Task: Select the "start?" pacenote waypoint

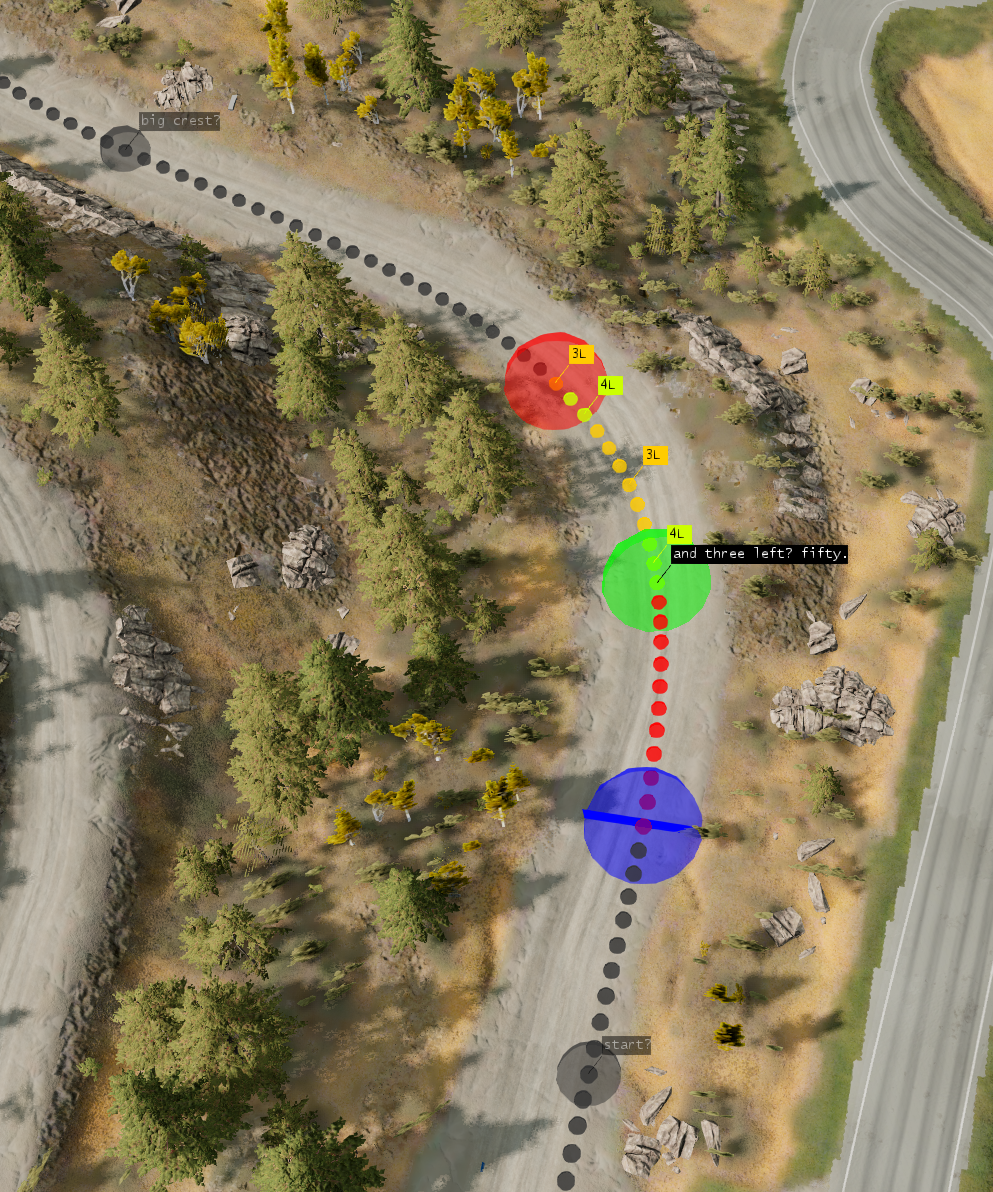Action: (588, 1073)
